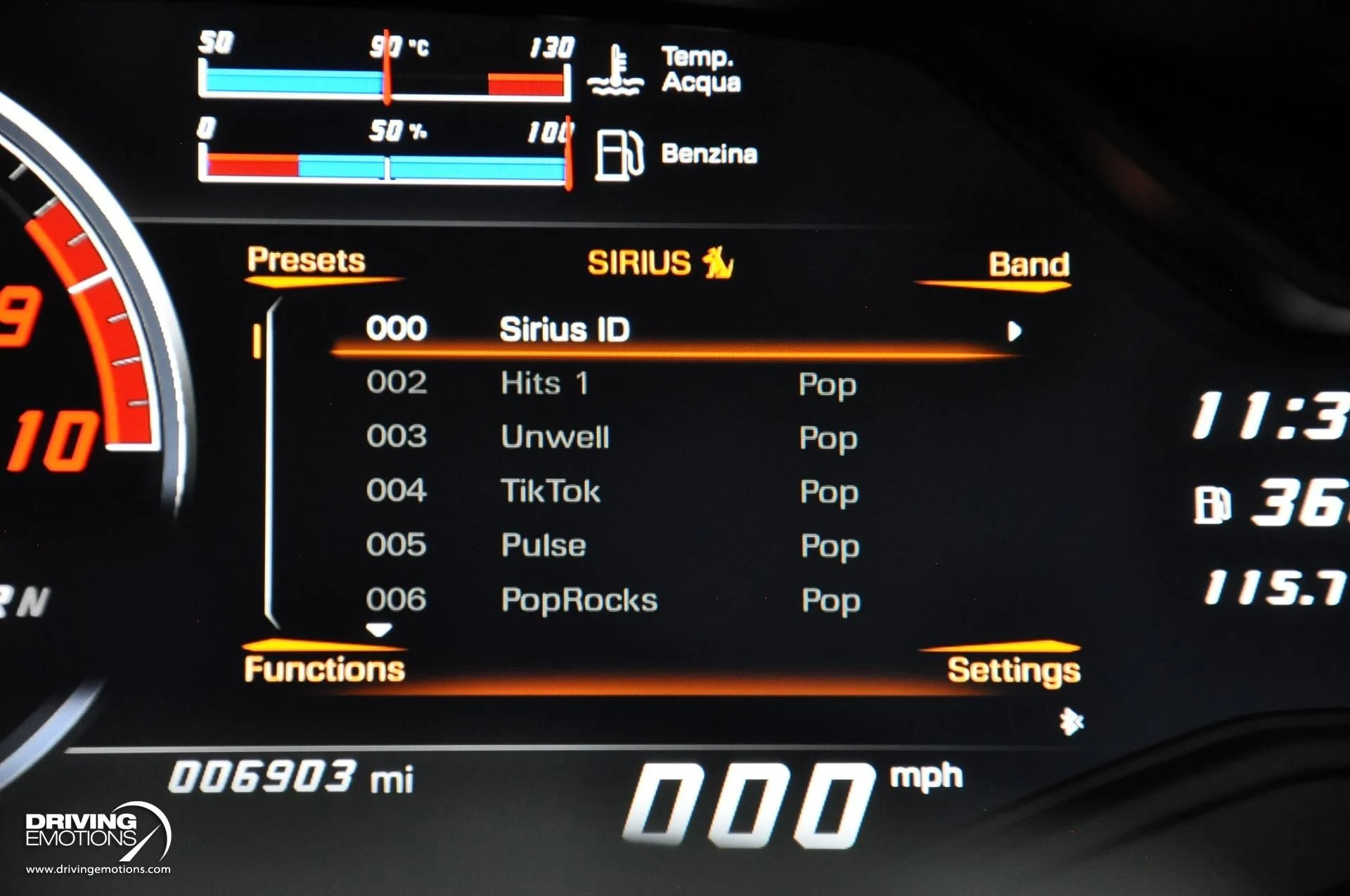Viewport: 1350px width, 896px height.
Task: Switch the radio Band
Action: pyautogui.click(x=1029, y=265)
